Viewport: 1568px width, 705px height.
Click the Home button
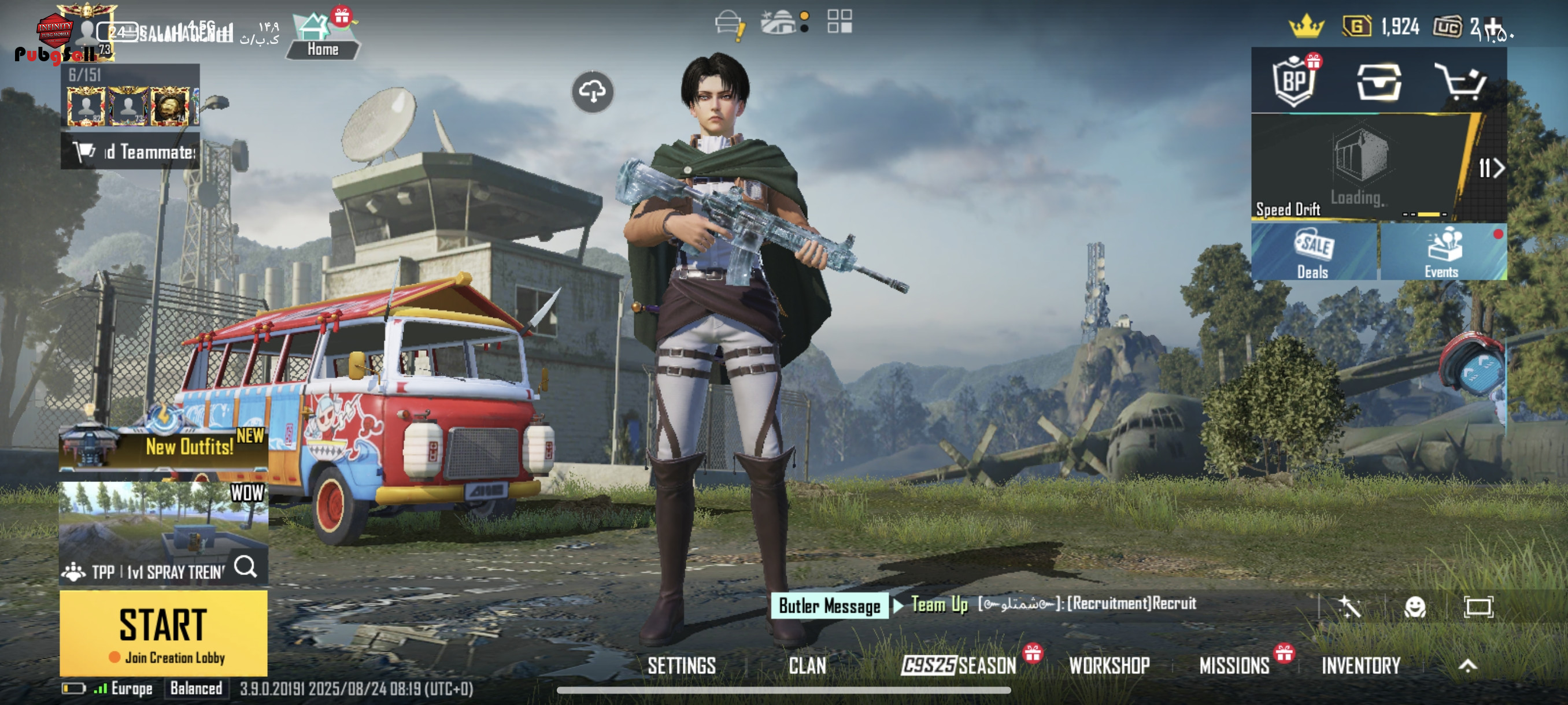[322, 38]
